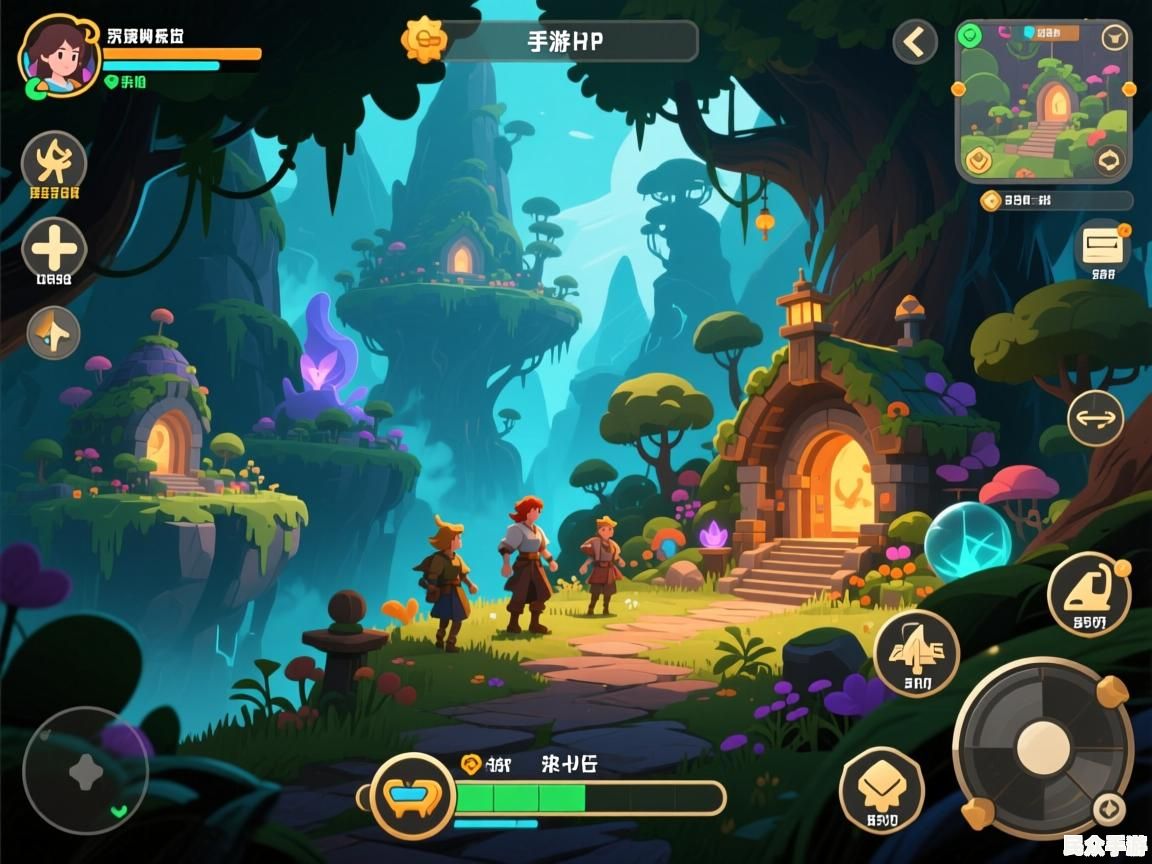Tap the coin currency bar below the minimap

point(1056,201)
